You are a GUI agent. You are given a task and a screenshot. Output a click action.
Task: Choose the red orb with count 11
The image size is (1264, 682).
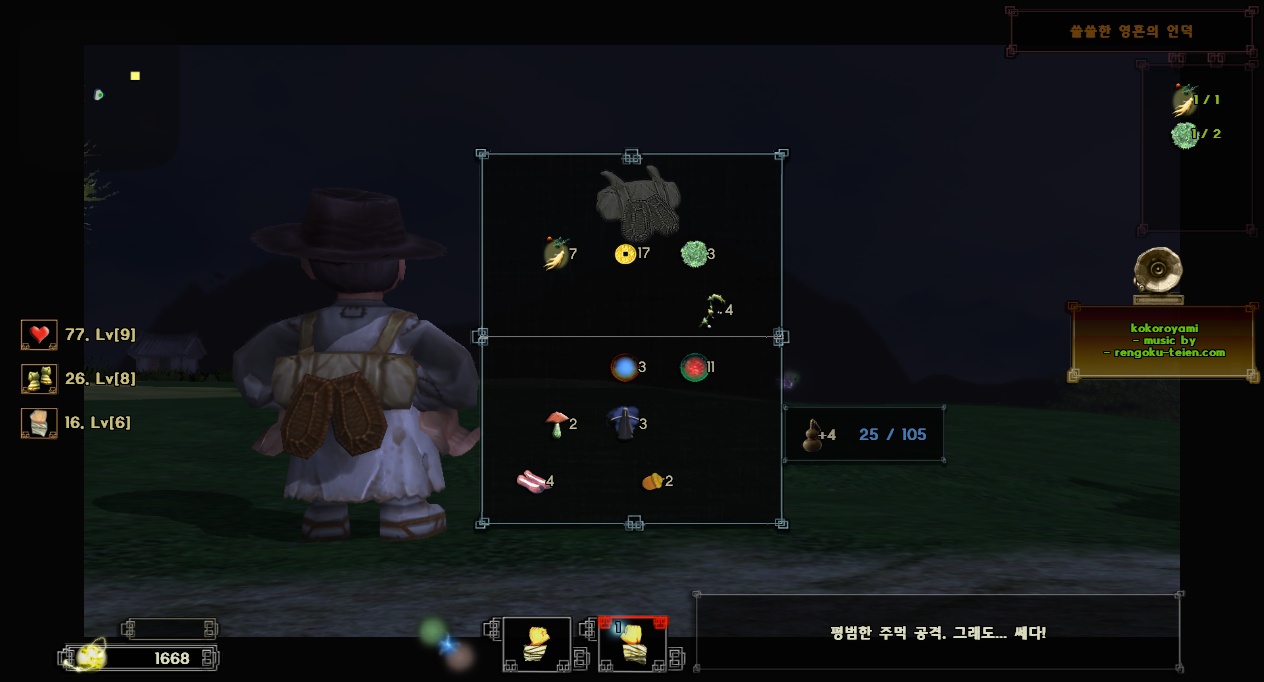pos(693,367)
